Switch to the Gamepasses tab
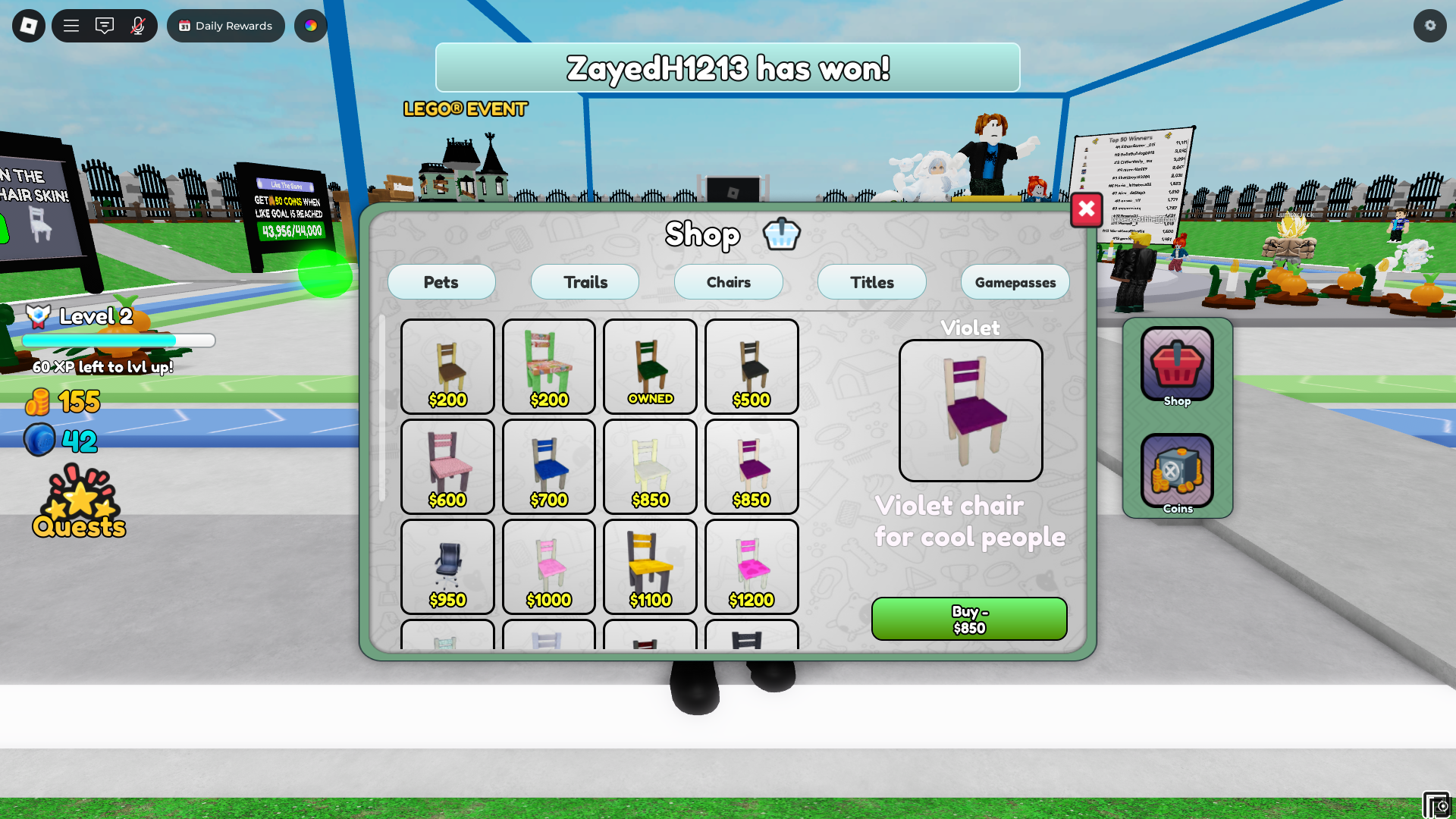The width and height of the screenshot is (1456, 819). (x=1015, y=281)
